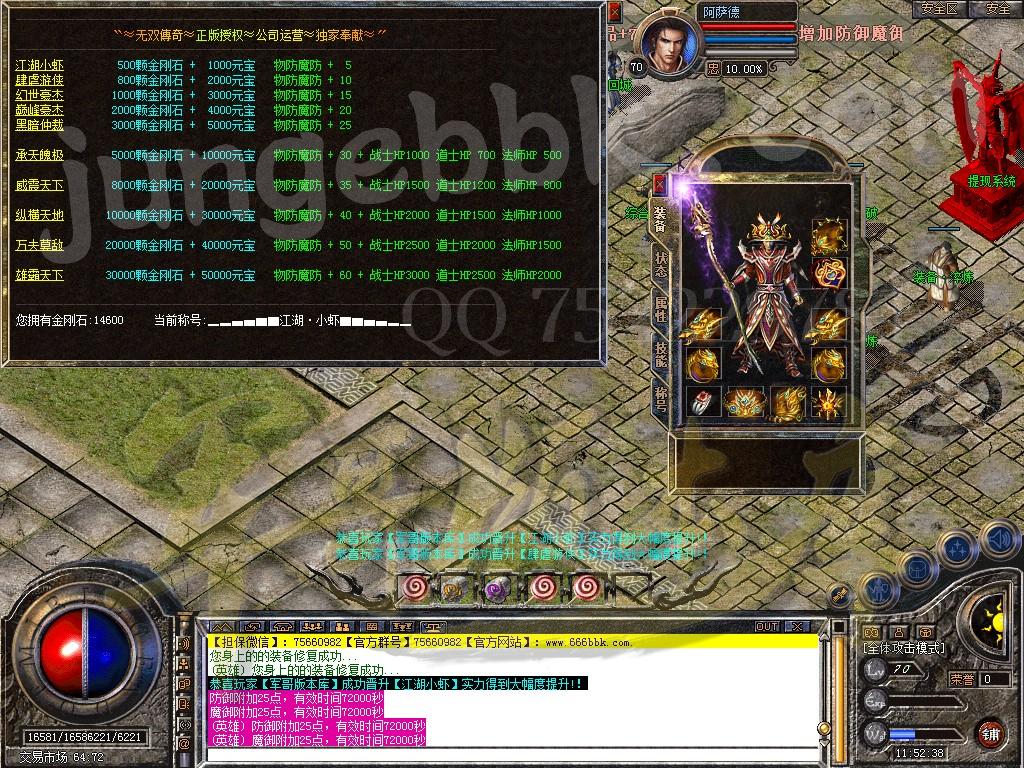Image resolution: width=1024 pixels, height=768 pixels.
Task: Switch to the 状态 status tab
Action: (x=660, y=265)
